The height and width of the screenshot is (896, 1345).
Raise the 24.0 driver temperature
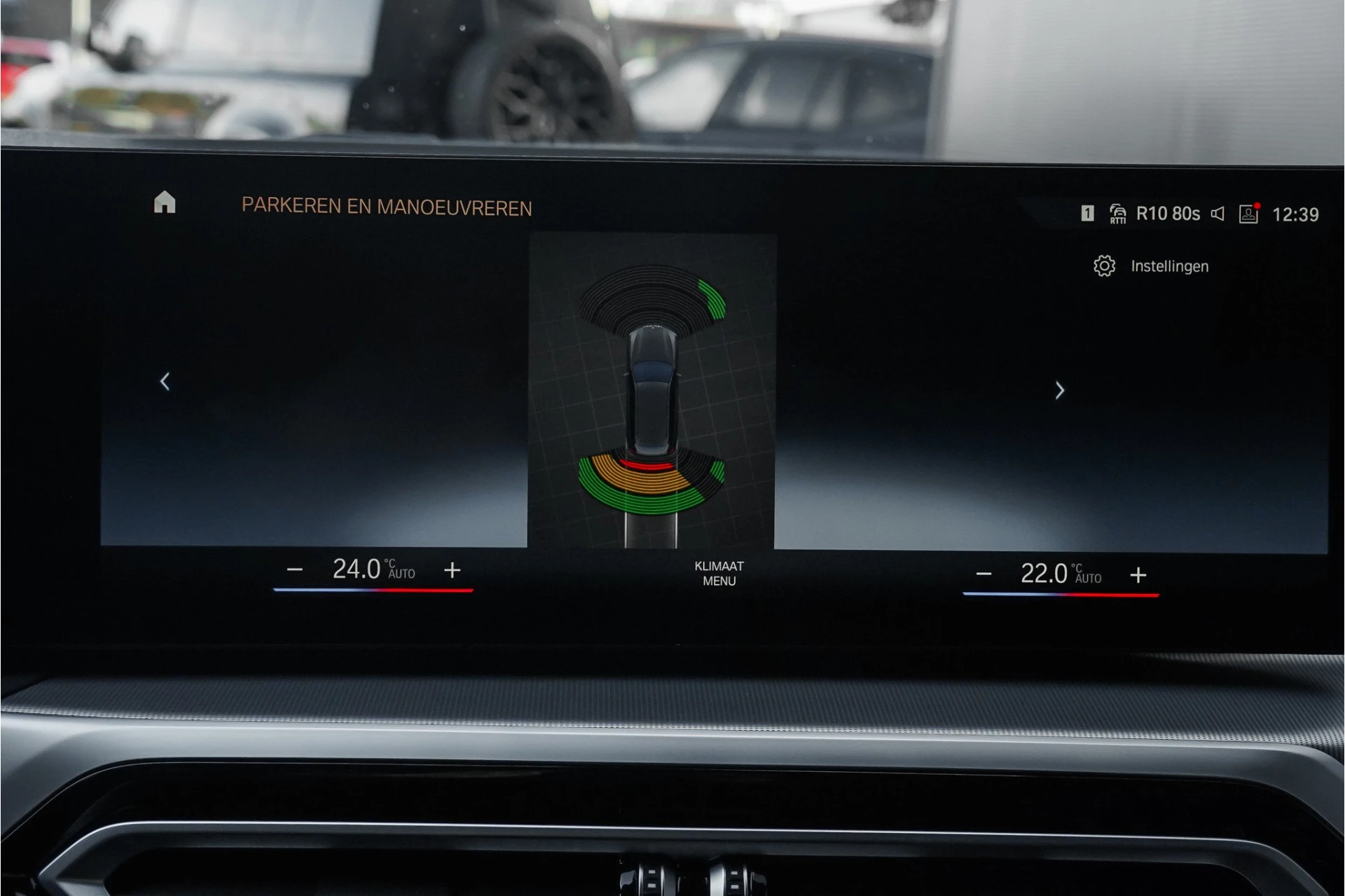click(x=453, y=570)
